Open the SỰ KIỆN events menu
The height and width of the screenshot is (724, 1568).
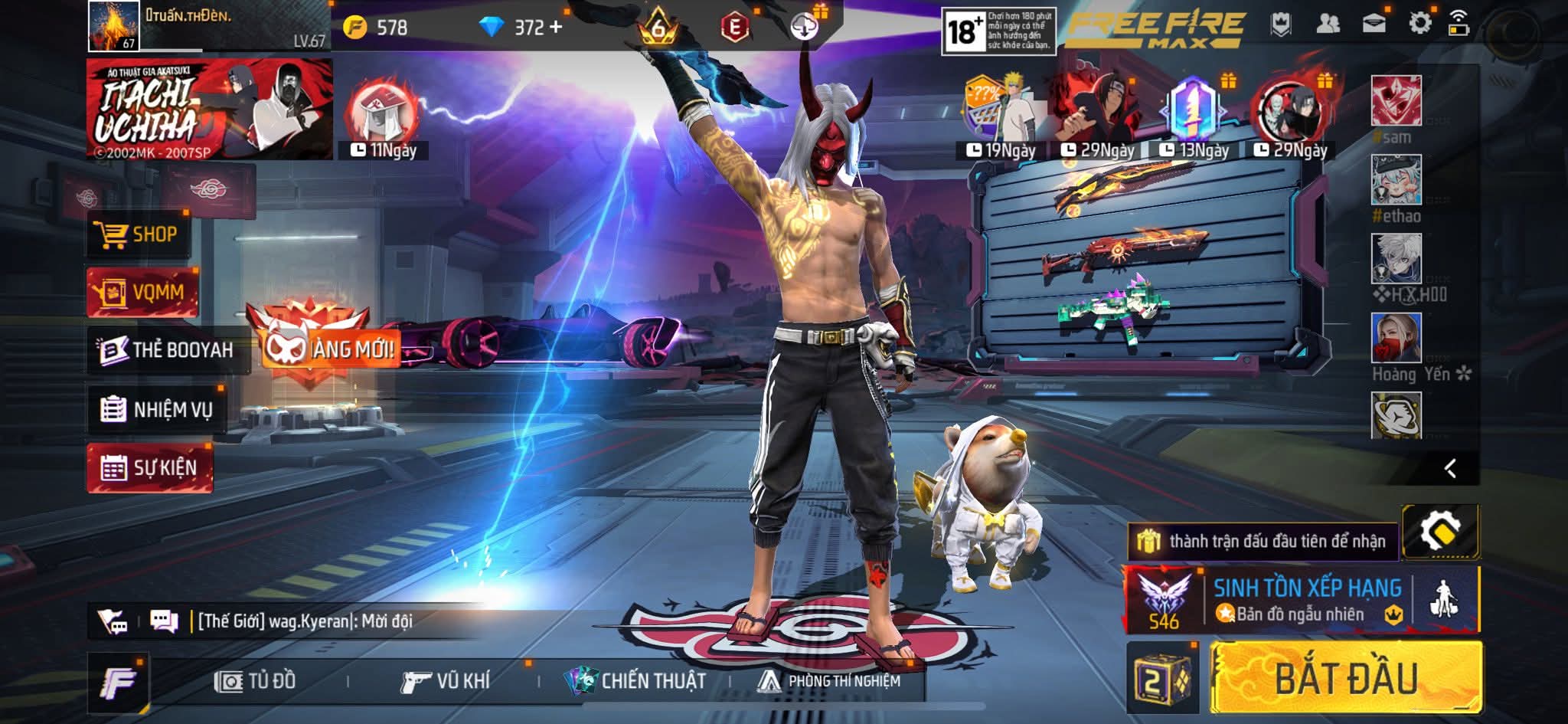click(x=150, y=467)
